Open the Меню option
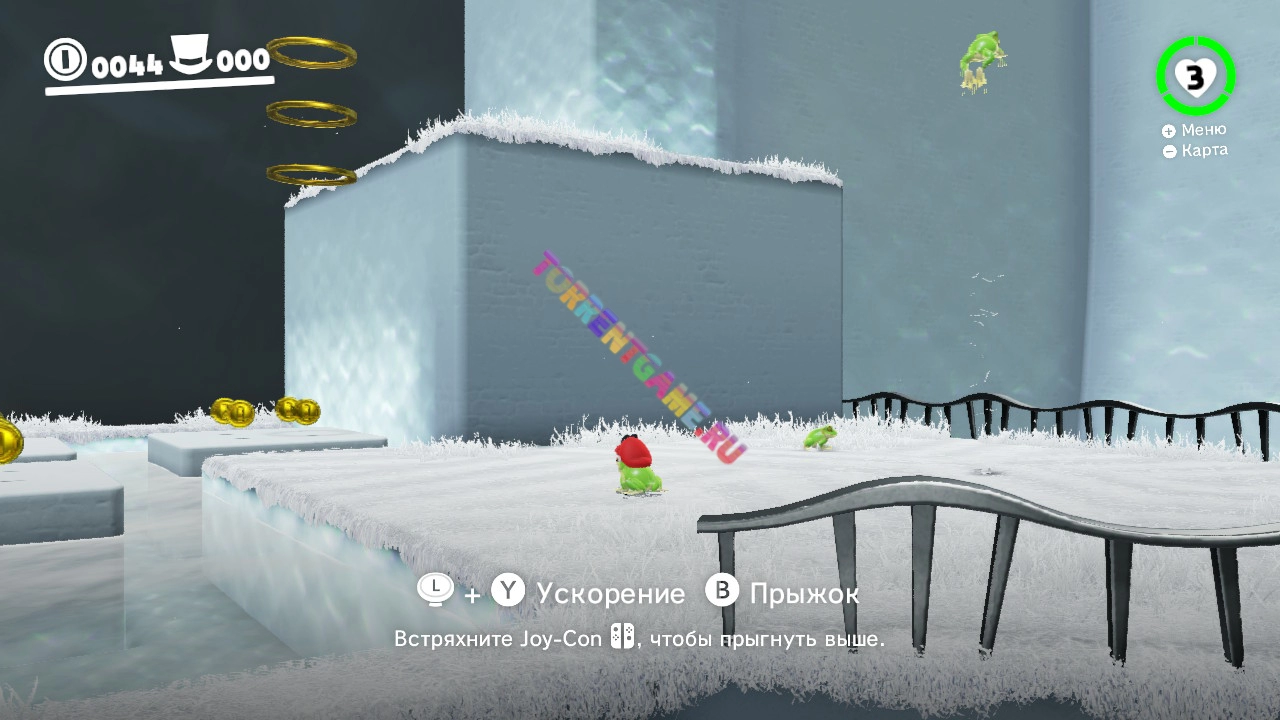Image resolution: width=1280 pixels, height=720 pixels. [x=1194, y=130]
